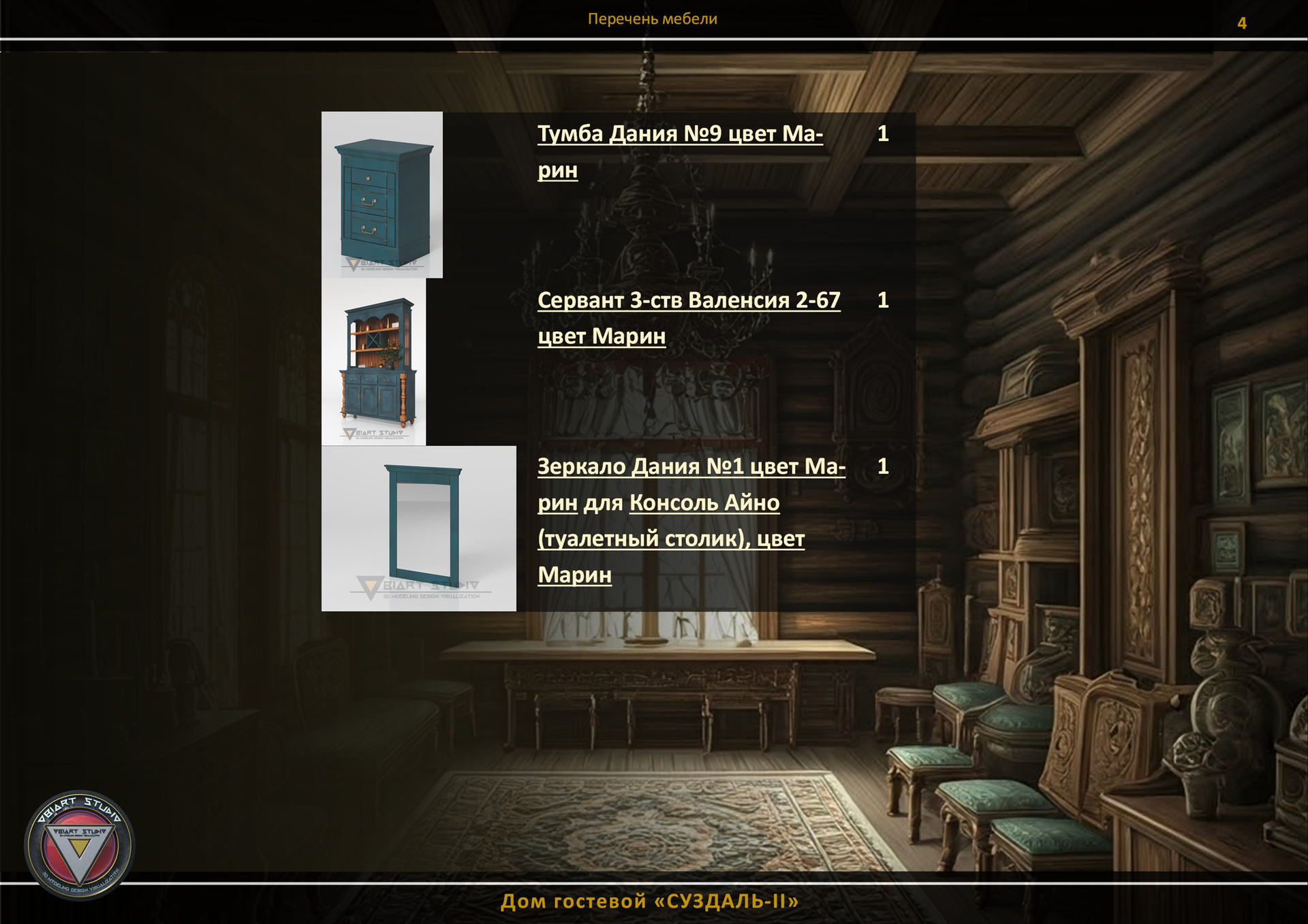Image resolution: width=1308 pixels, height=924 pixels.
Task: Select the blue nightstand thumbnail
Action: pos(382,195)
